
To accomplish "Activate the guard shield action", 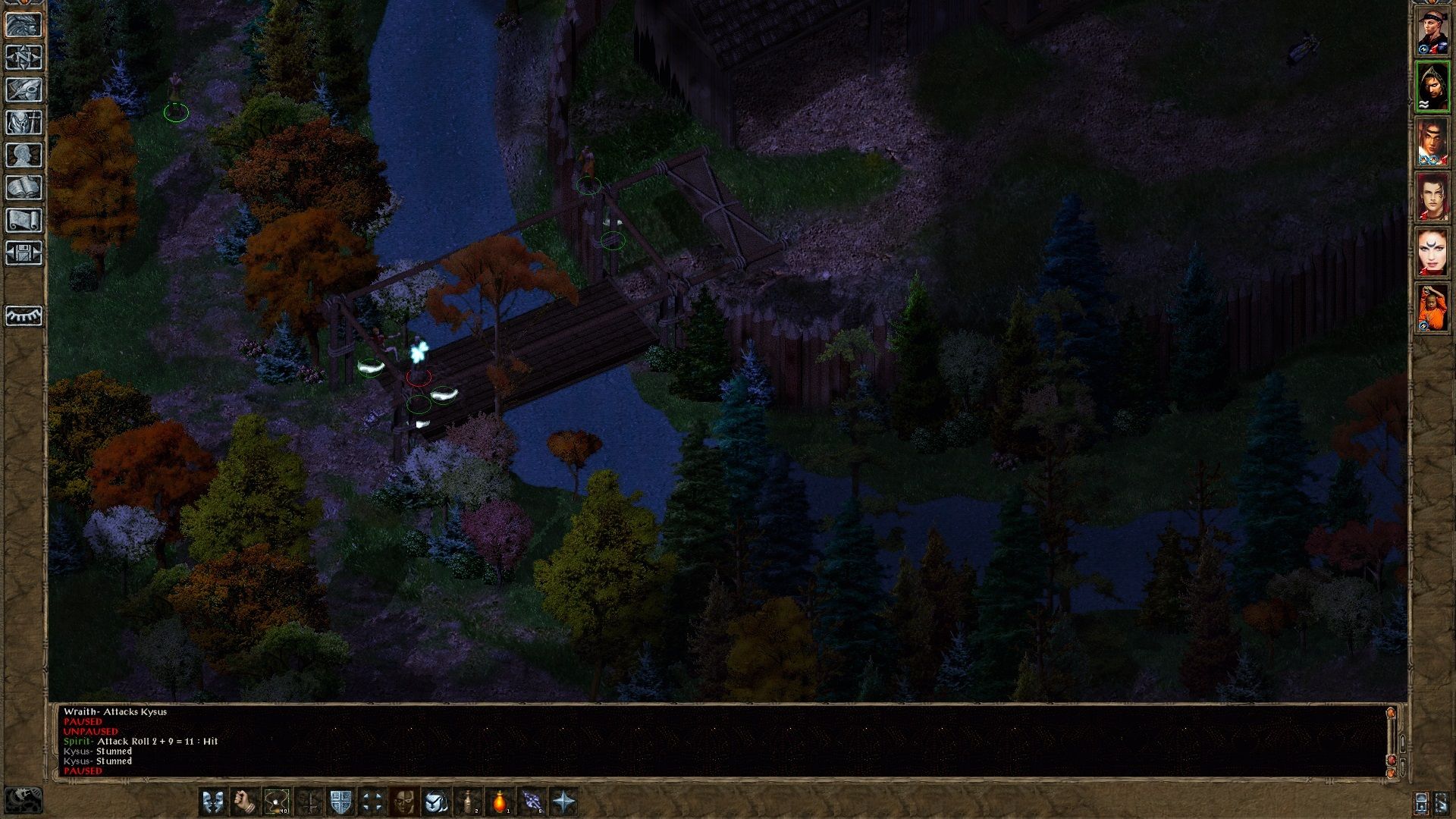I will [x=340, y=802].
